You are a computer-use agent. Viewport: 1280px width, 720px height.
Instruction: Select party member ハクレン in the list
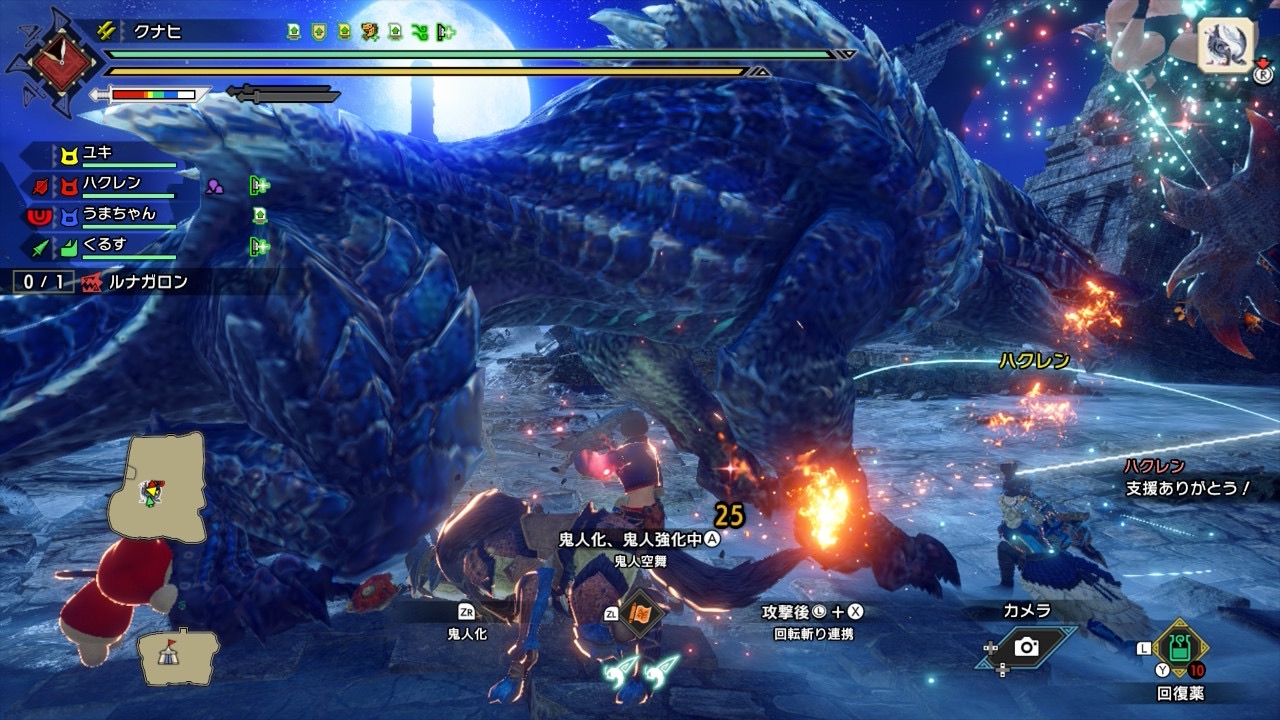[x=110, y=184]
